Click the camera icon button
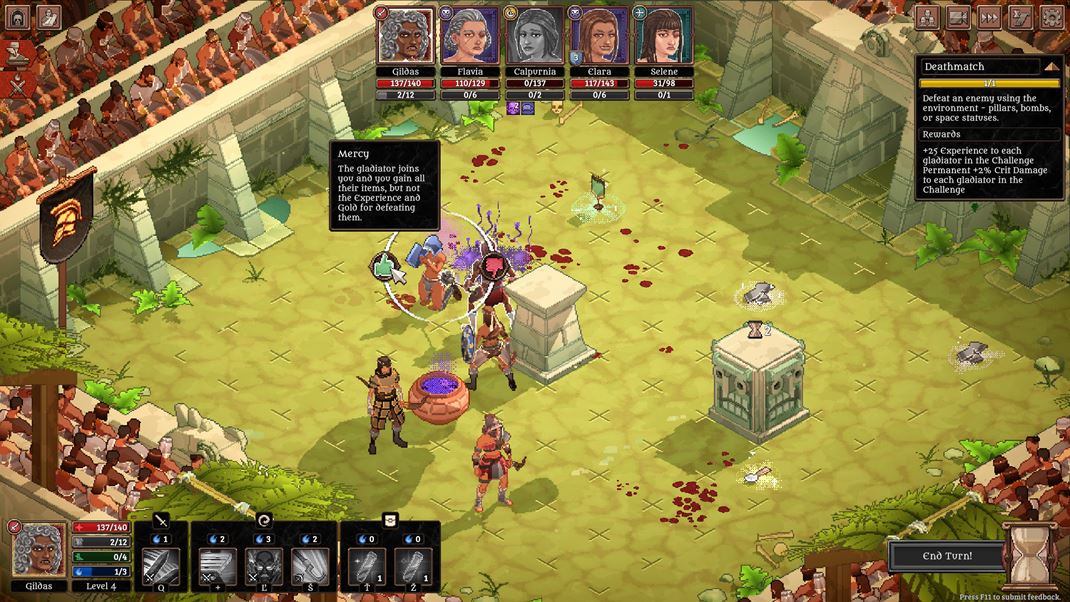This screenshot has height=602, width=1070. pyautogui.click(x=958, y=17)
